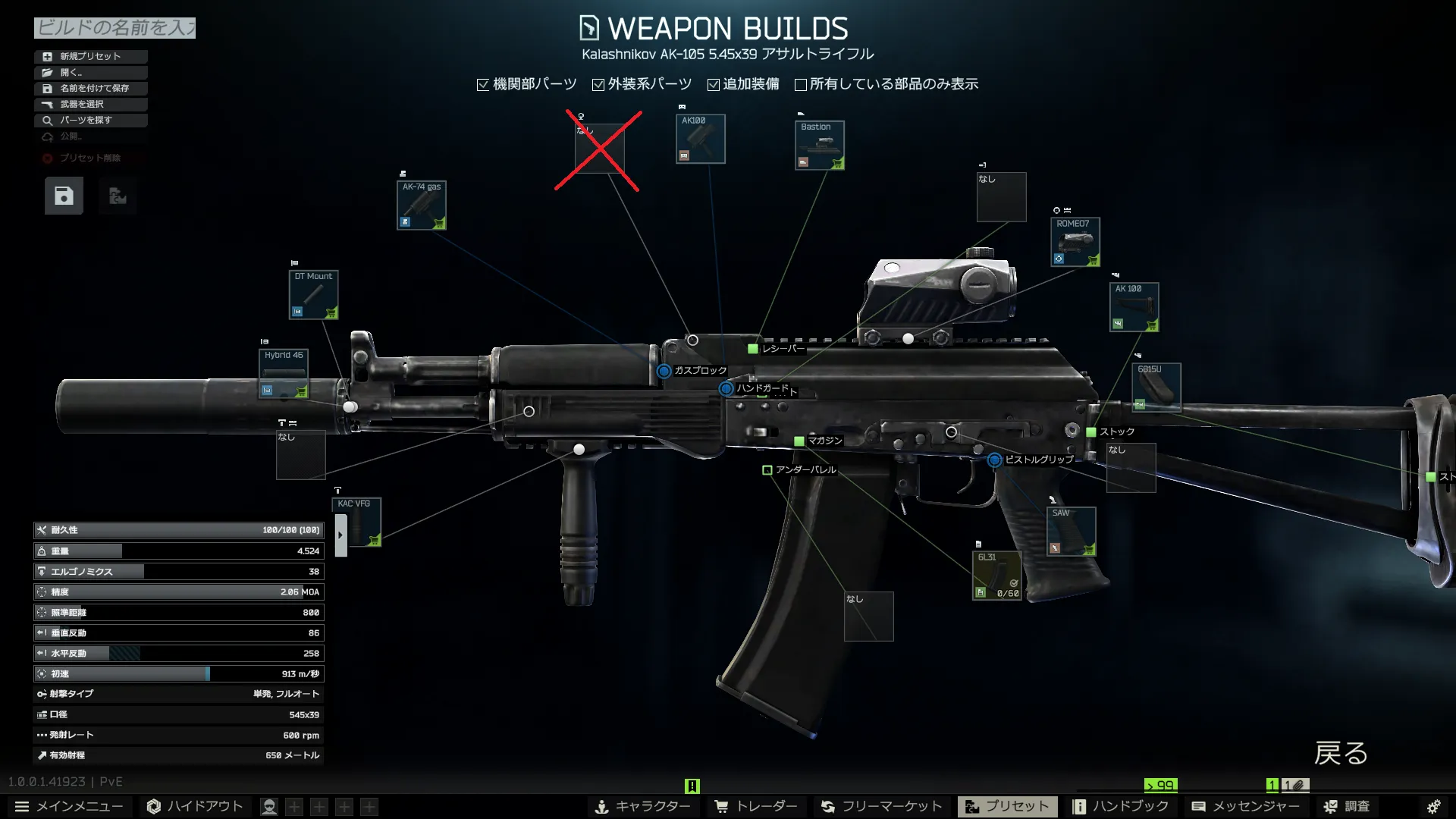Select the Hybrid 46 suppressor slot
Viewport: 1456px width, 819px height.
click(284, 374)
